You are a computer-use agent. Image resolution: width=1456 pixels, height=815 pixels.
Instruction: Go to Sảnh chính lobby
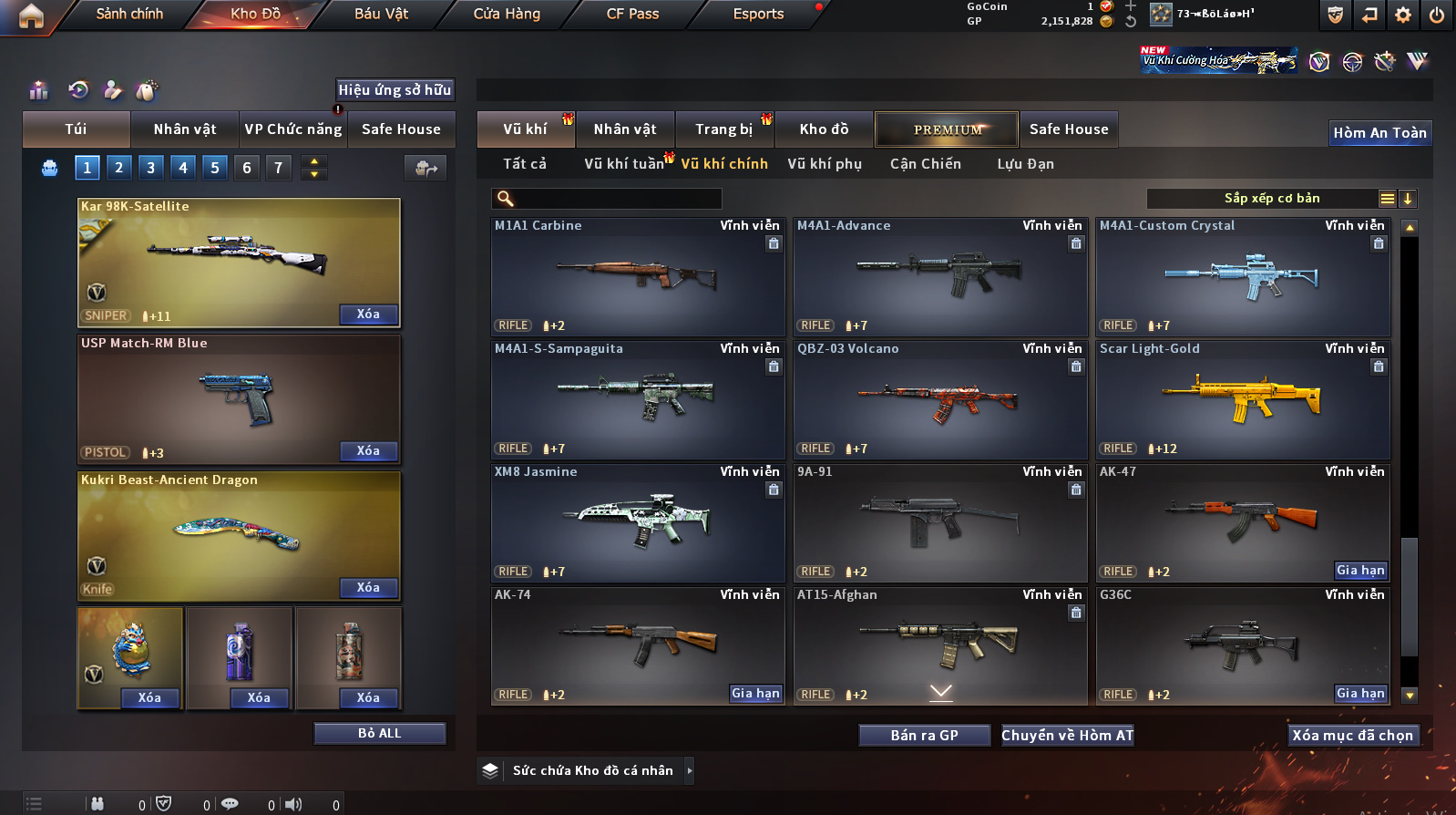click(x=129, y=14)
